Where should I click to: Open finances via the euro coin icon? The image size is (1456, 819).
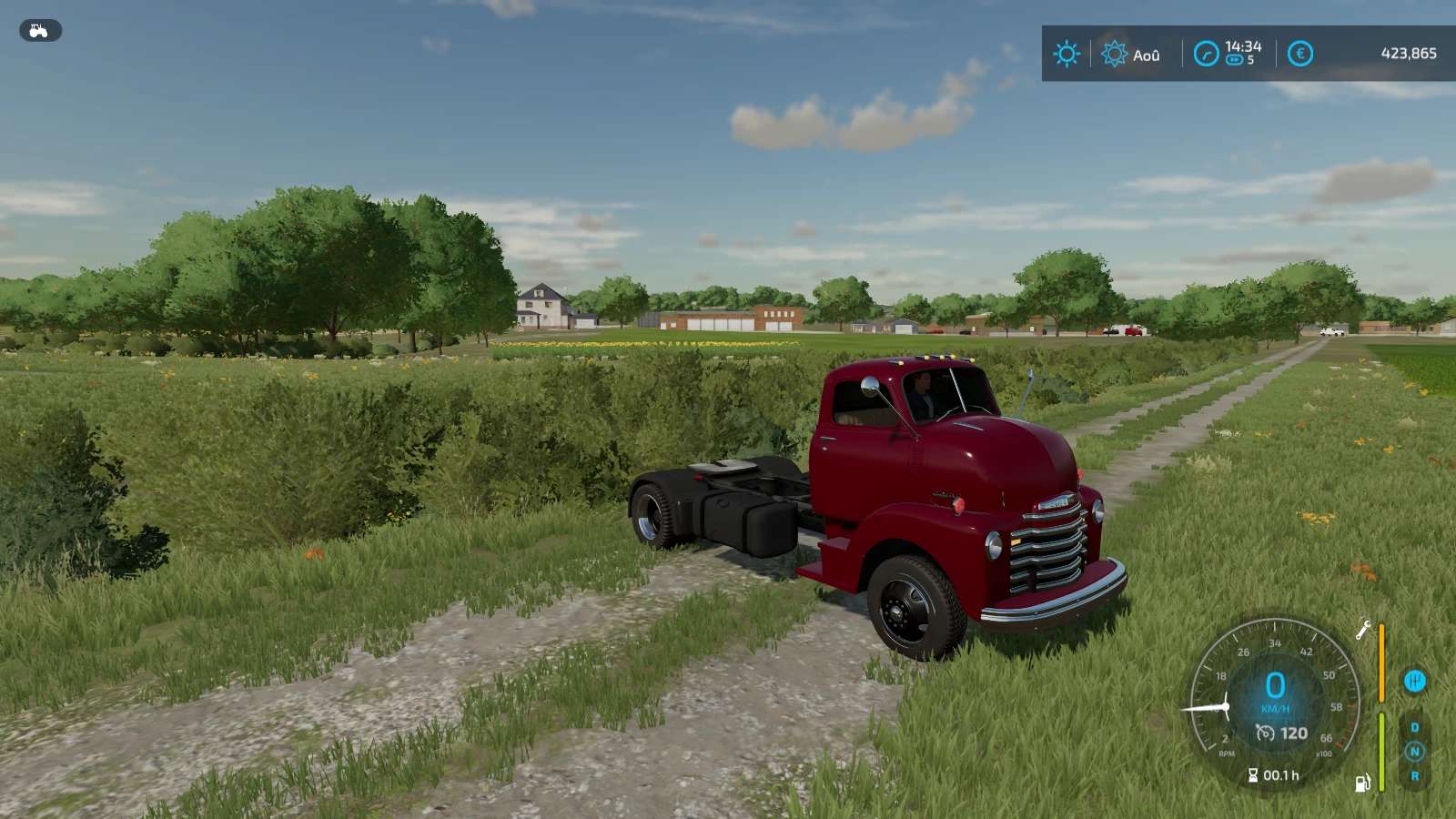(x=1300, y=54)
